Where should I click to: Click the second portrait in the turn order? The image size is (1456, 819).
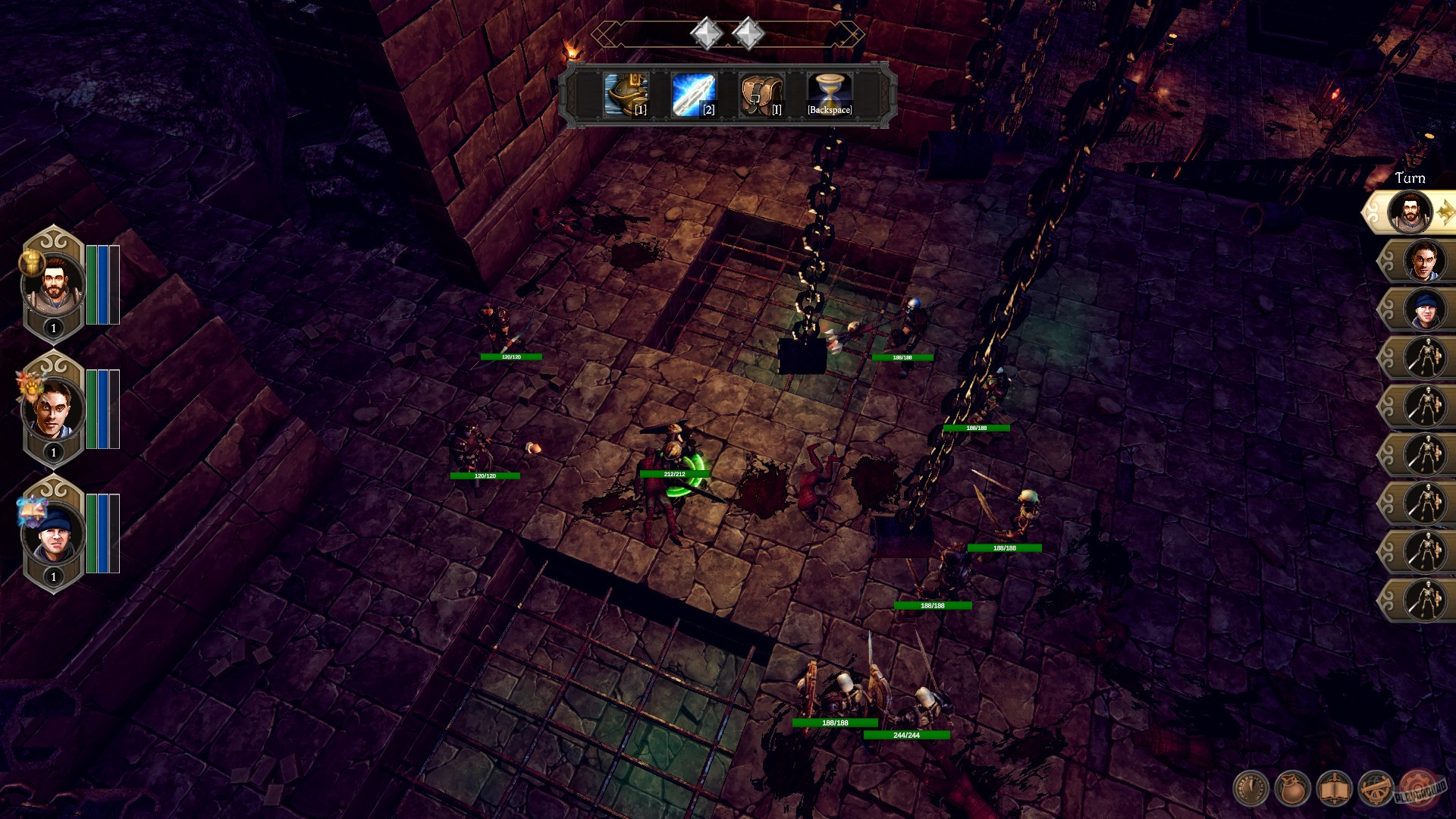(1424, 259)
